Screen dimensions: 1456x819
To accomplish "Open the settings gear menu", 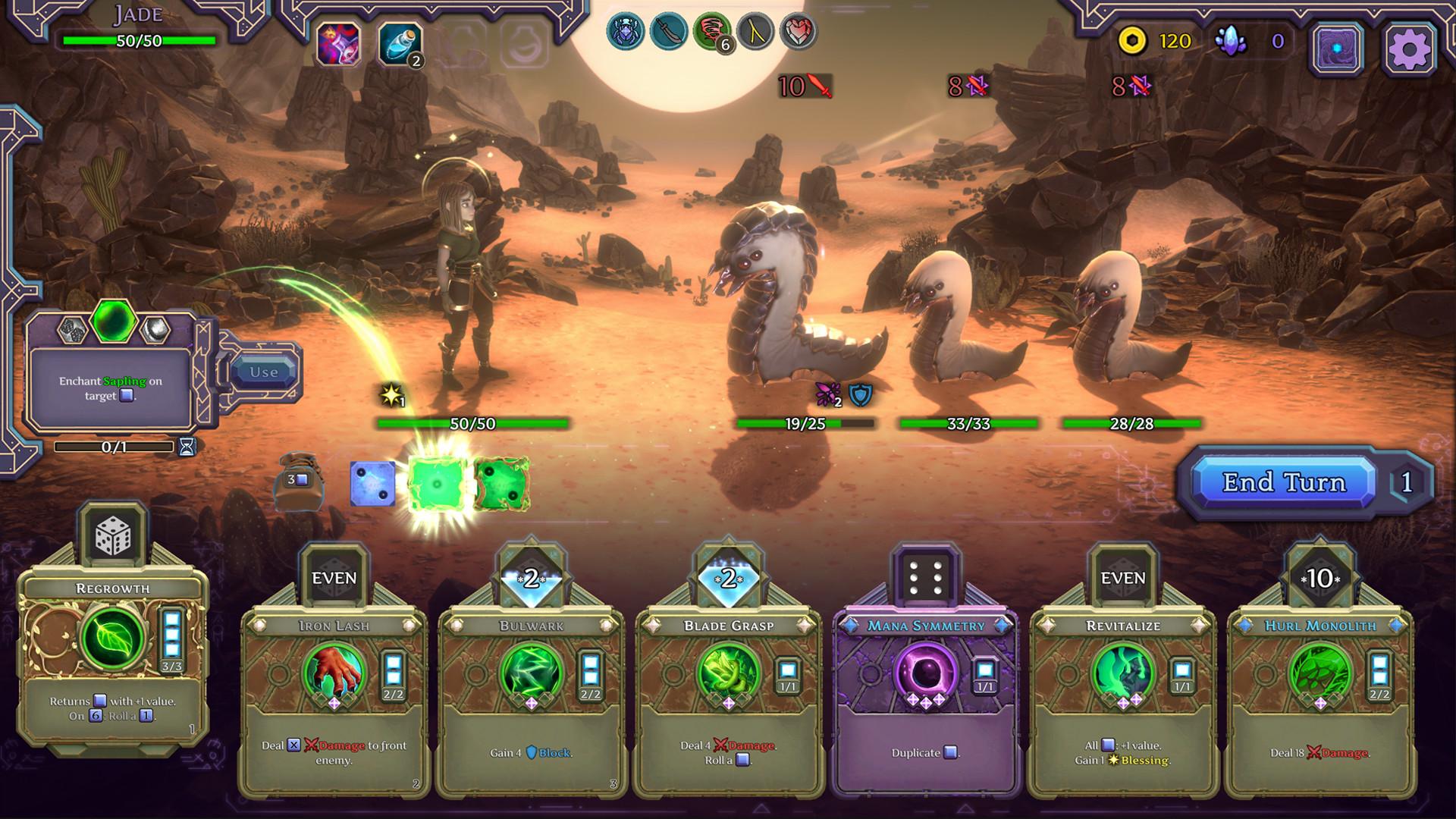I will click(x=1408, y=49).
